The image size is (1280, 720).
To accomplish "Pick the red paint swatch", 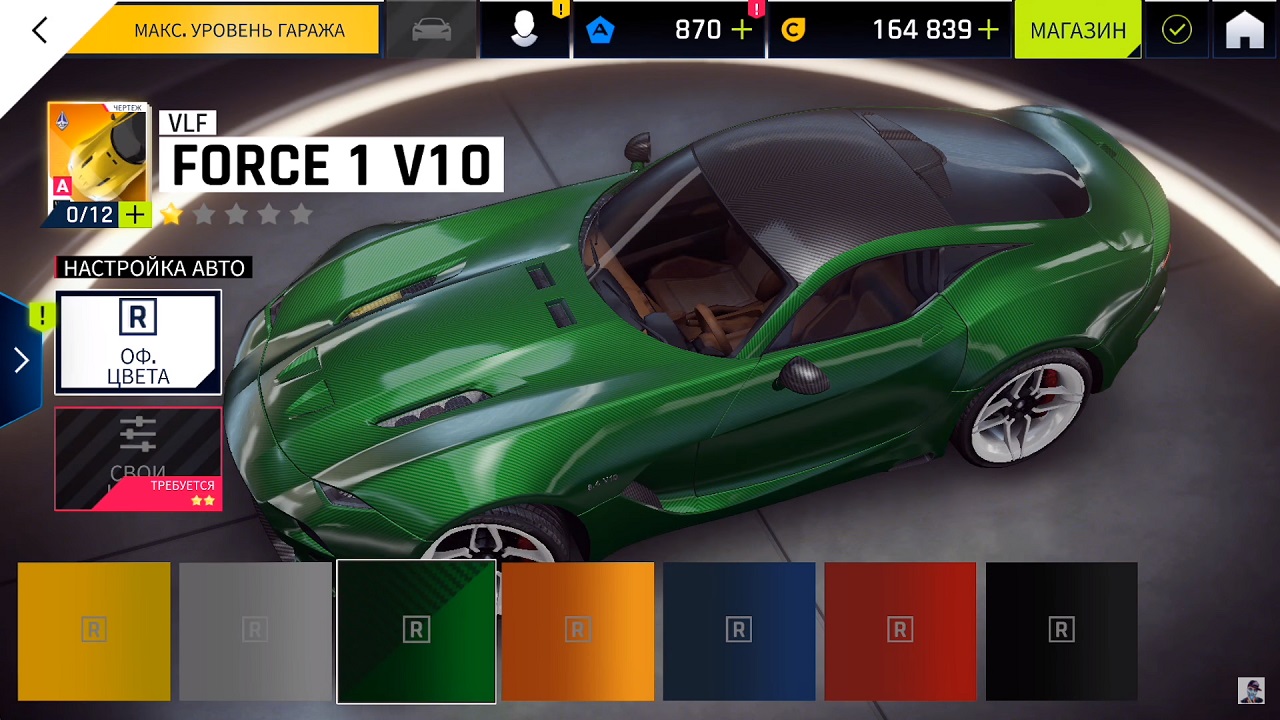I will tap(900, 631).
